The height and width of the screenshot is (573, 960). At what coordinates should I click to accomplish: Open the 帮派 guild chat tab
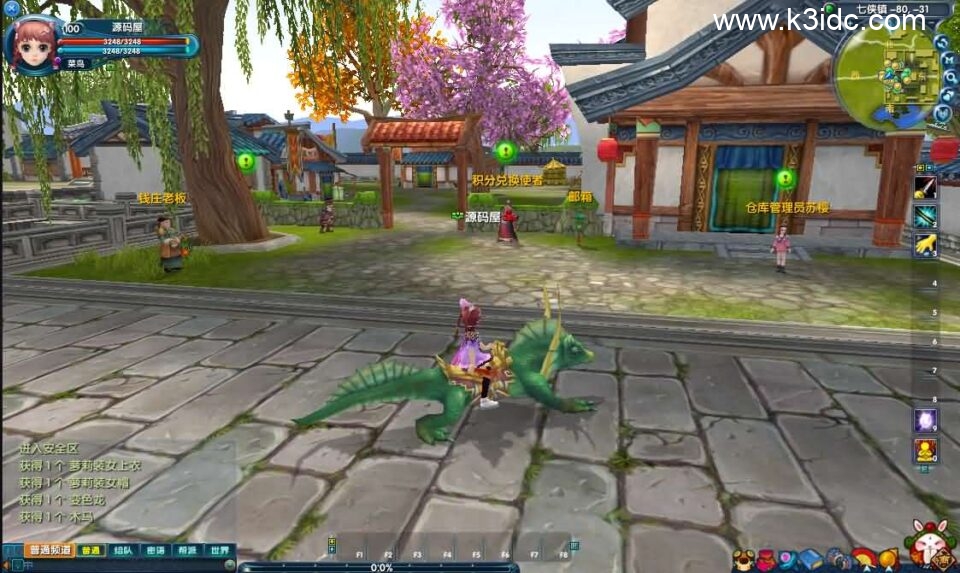(187, 550)
